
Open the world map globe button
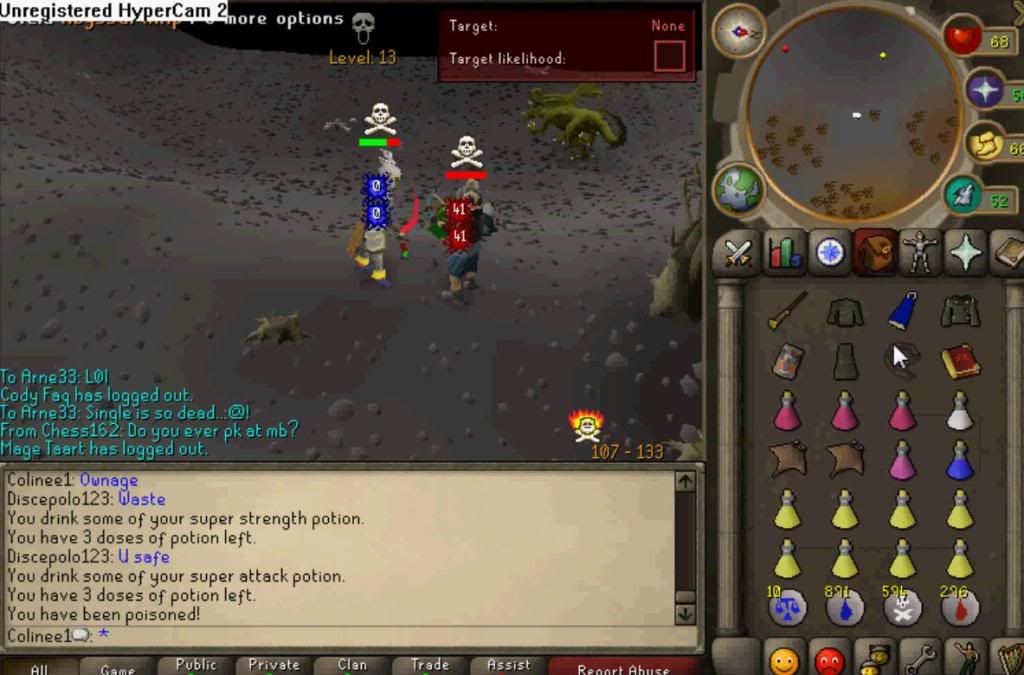739,190
